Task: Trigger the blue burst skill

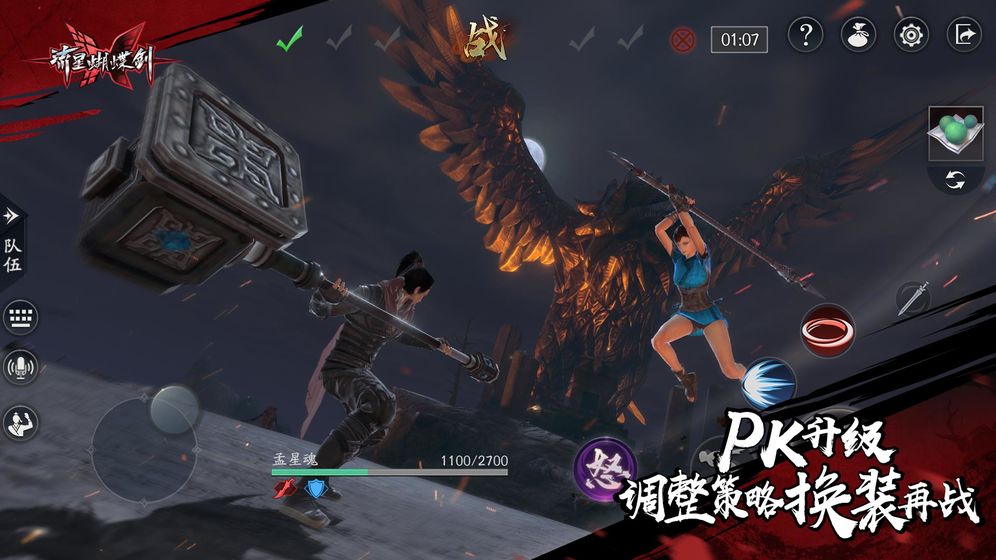Action: pyautogui.click(x=768, y=385)
